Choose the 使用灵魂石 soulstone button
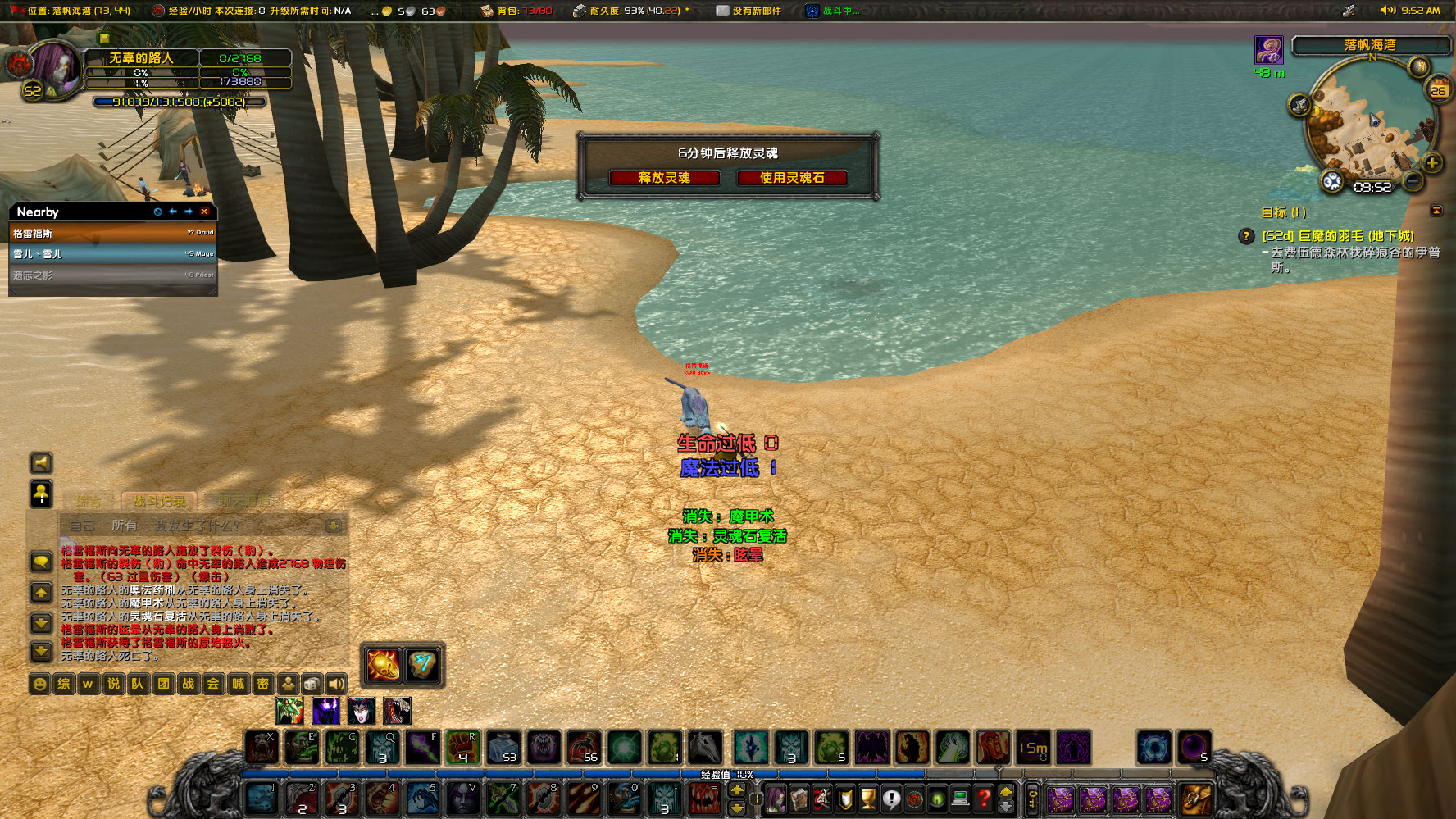 click(x=791, y=178)
